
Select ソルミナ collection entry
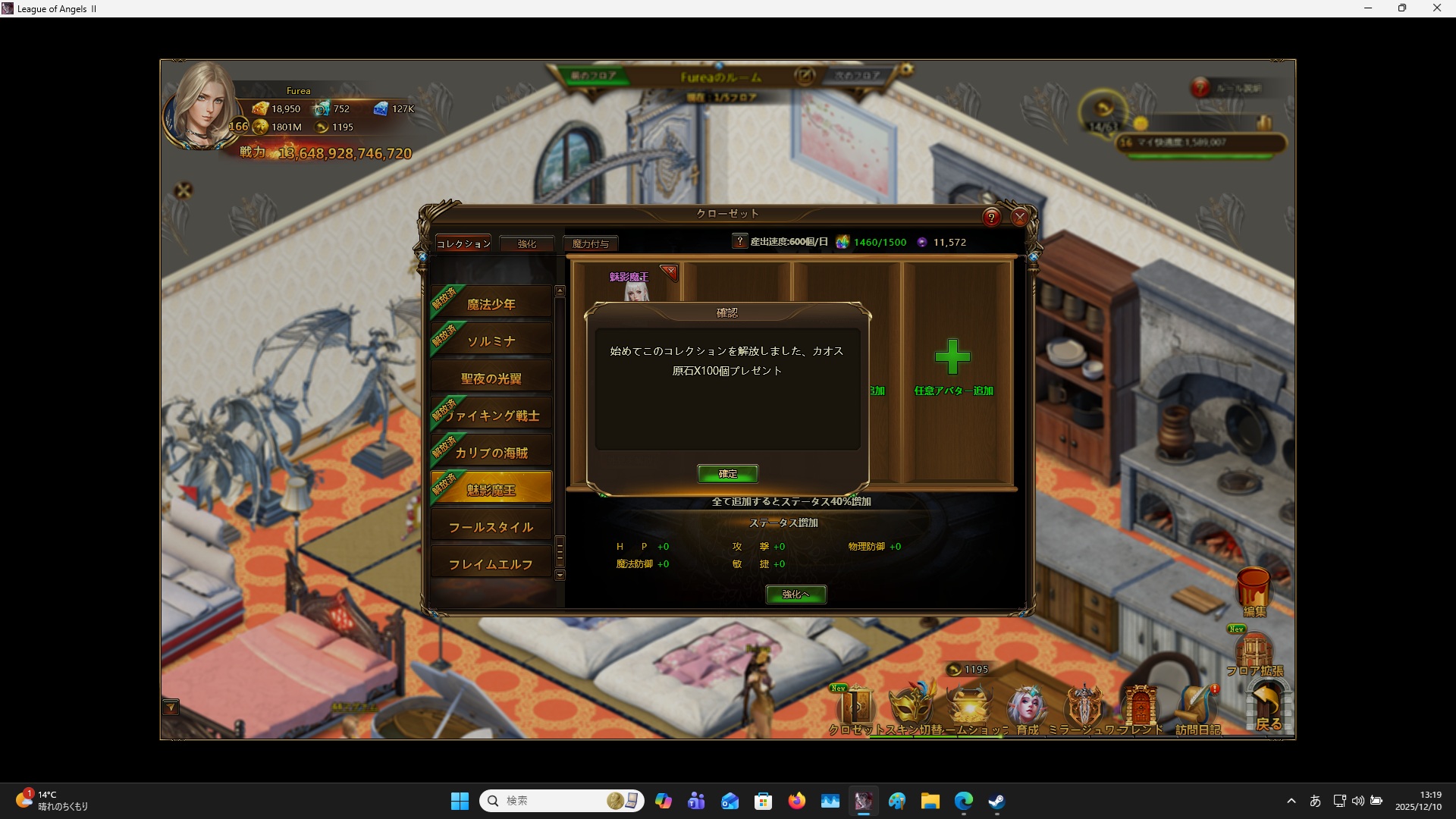(x=491, y=341)
